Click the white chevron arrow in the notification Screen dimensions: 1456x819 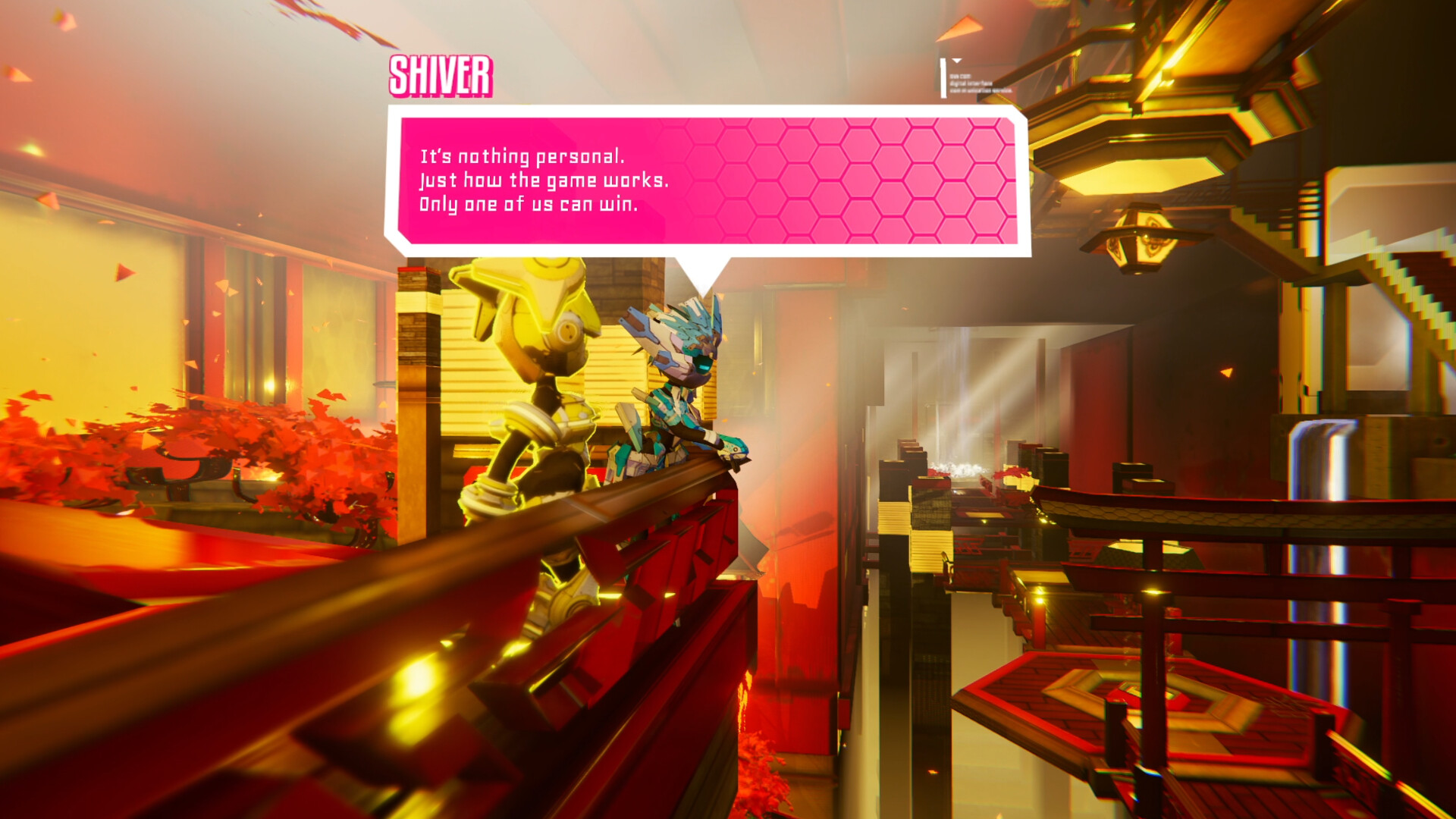tap(956, 61)
